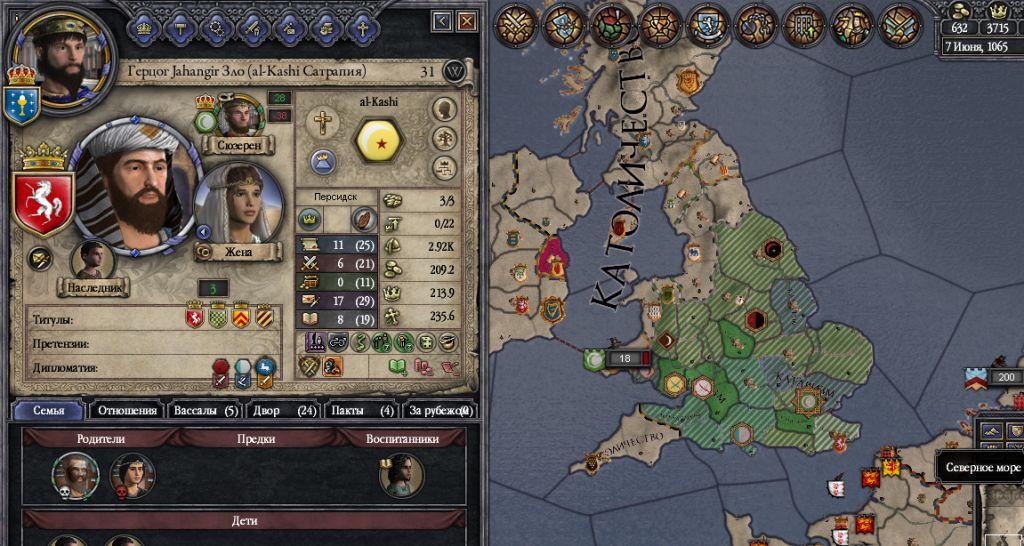Open the character's wiki page button

point(455,72)
